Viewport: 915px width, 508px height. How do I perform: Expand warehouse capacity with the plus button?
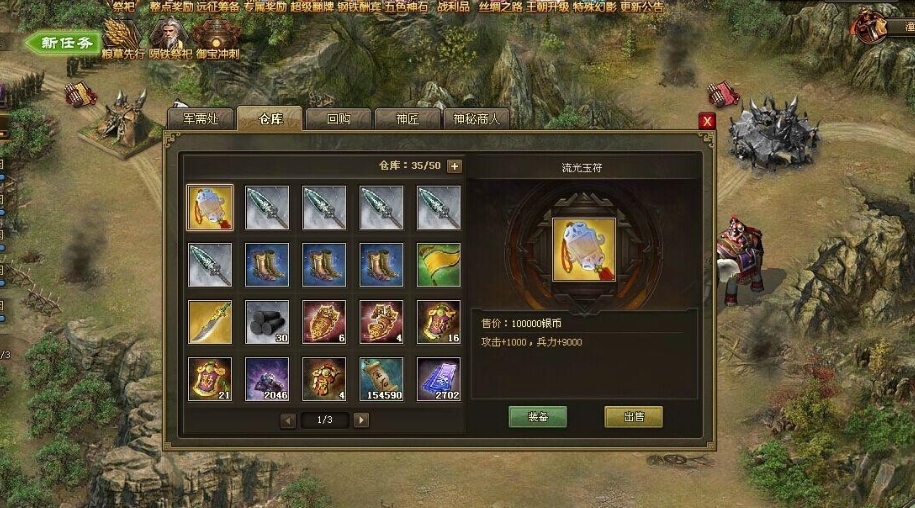(x=454, y=166)
